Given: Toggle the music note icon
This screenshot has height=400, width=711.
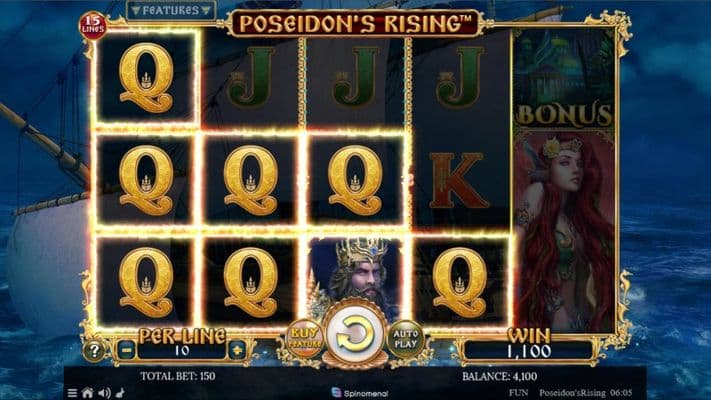Looking at the screenshot, I should tap(118, 393).
